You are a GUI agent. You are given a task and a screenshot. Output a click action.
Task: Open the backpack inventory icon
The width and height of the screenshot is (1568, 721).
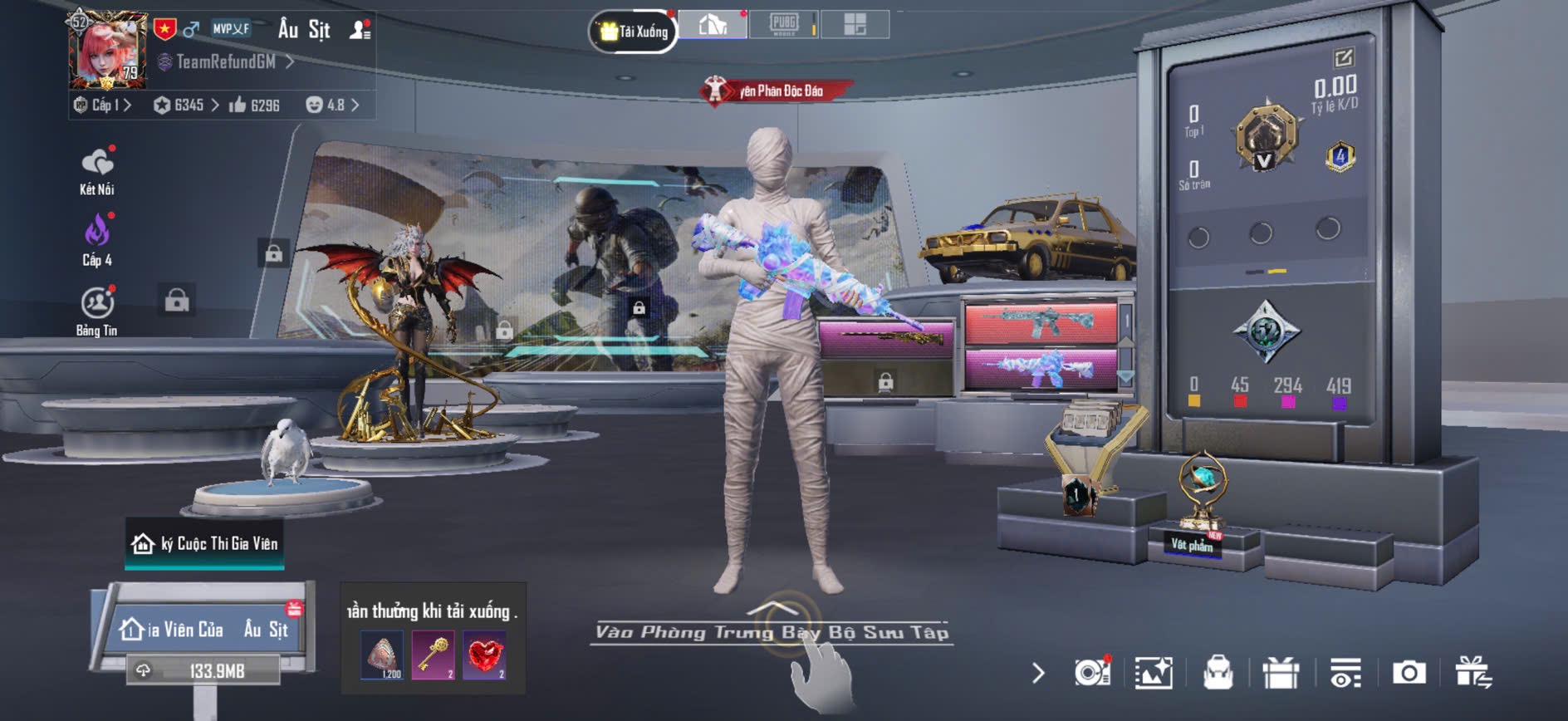click(x=1218, y=672)
